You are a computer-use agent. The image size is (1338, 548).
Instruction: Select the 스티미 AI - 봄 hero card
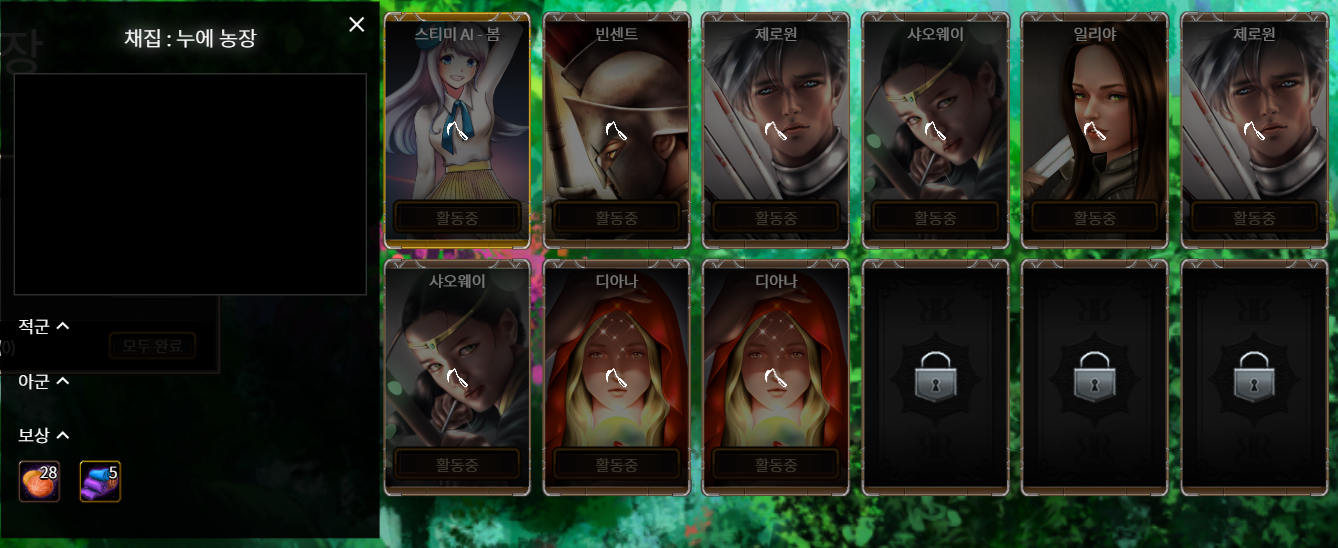point(457,130)
